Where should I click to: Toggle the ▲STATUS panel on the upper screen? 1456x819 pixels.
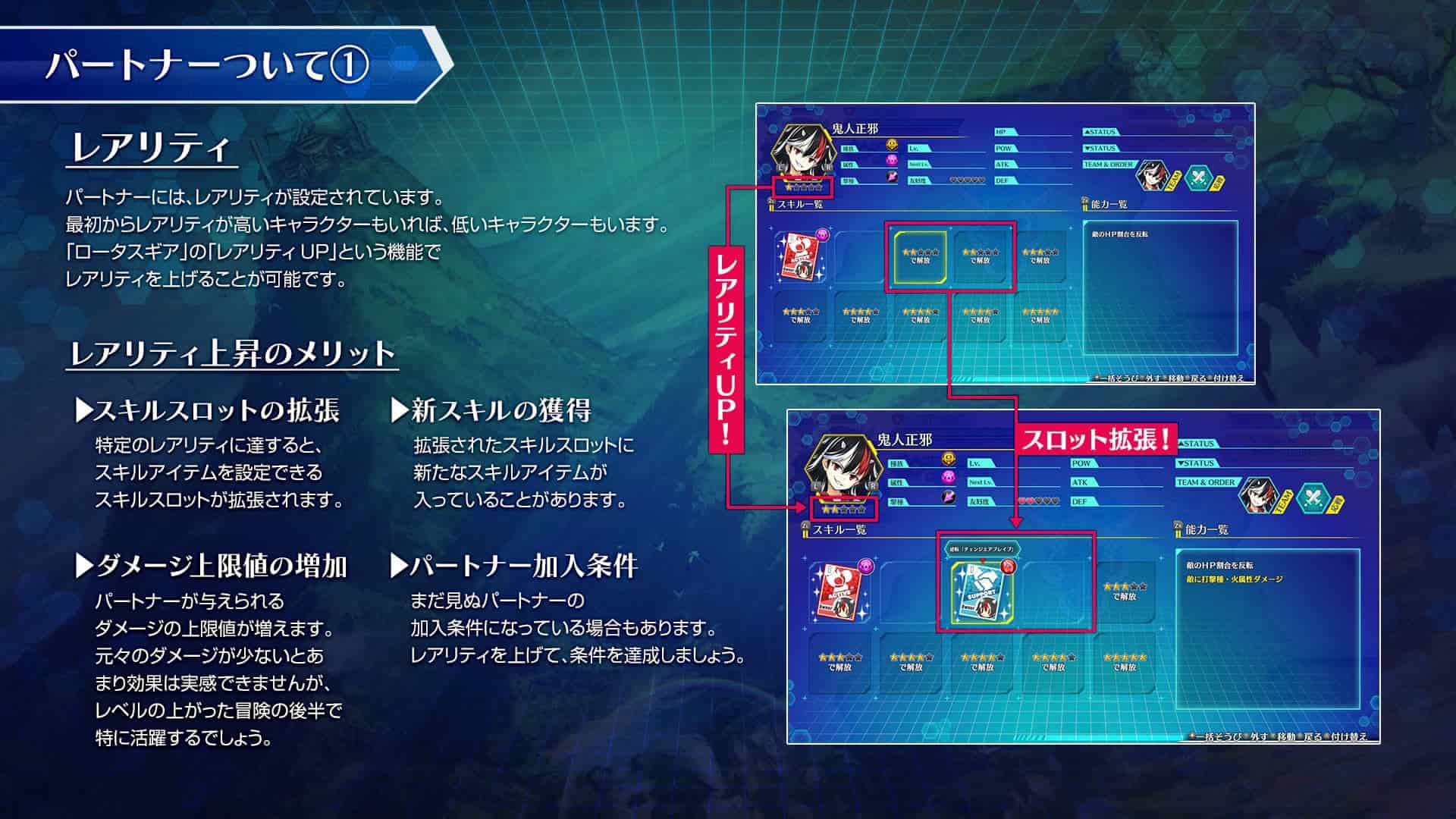point(1100,131)
